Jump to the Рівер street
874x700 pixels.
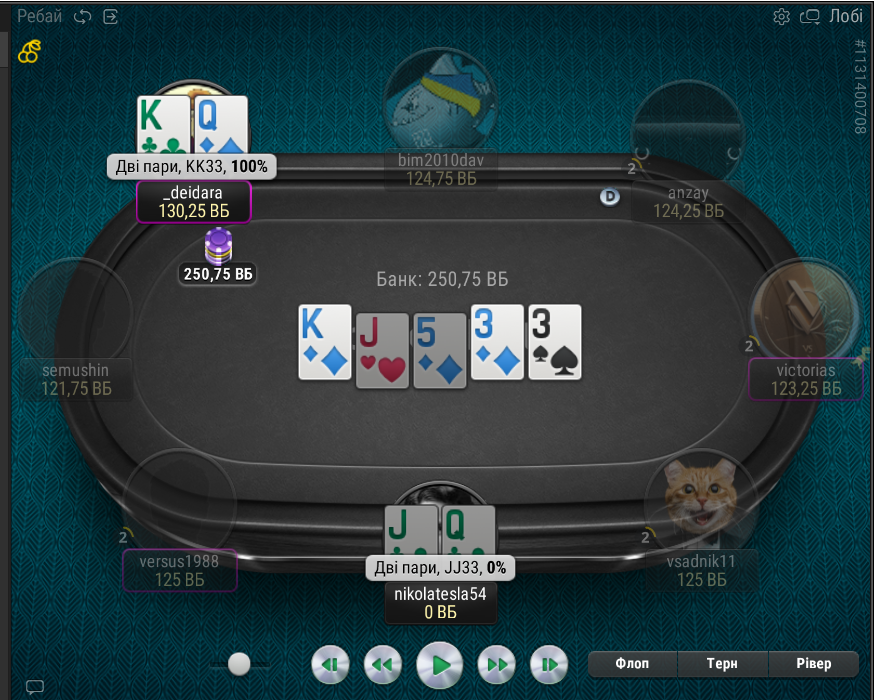813,663
